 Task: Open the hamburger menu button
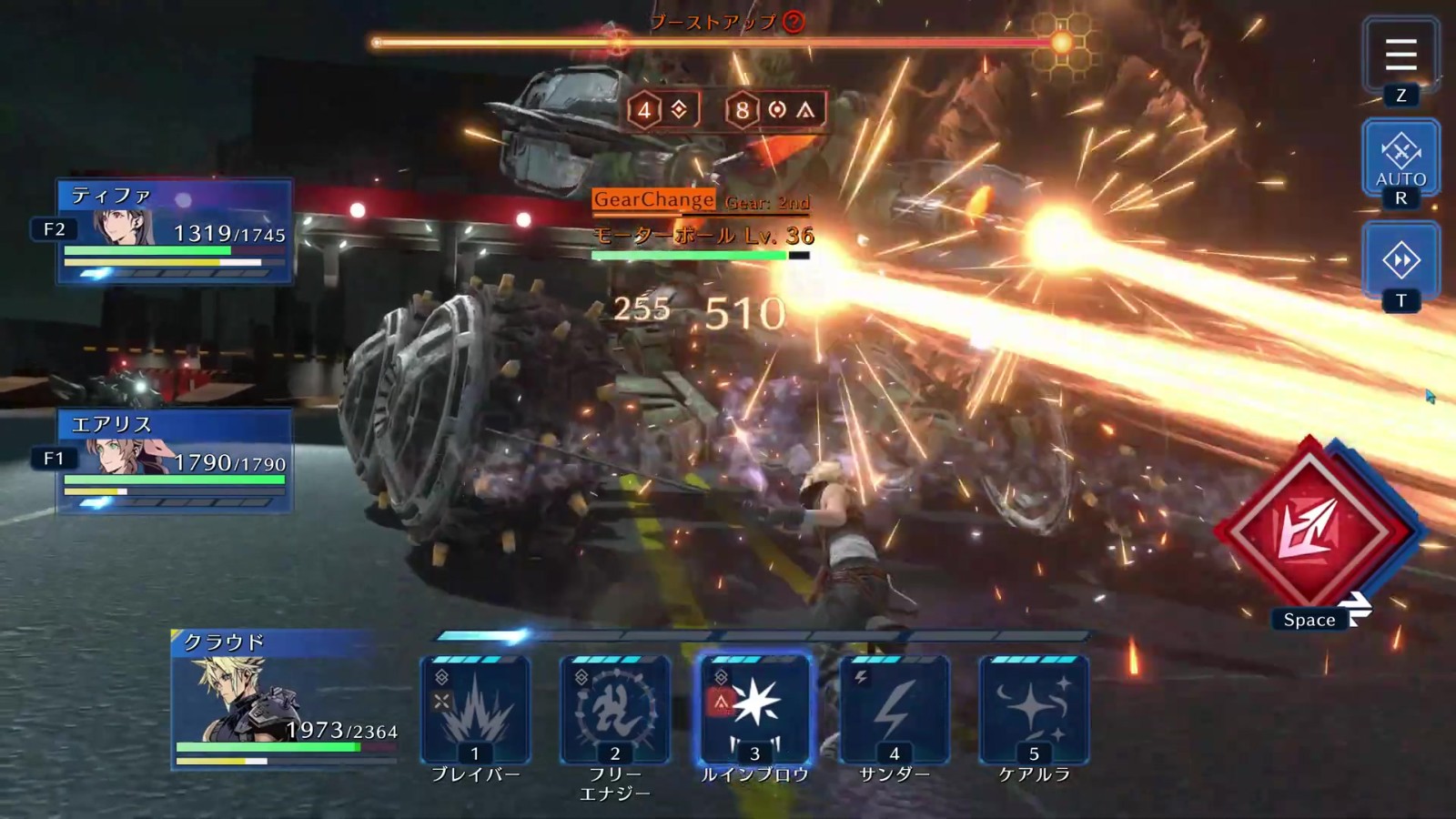tap(1400, 56)
